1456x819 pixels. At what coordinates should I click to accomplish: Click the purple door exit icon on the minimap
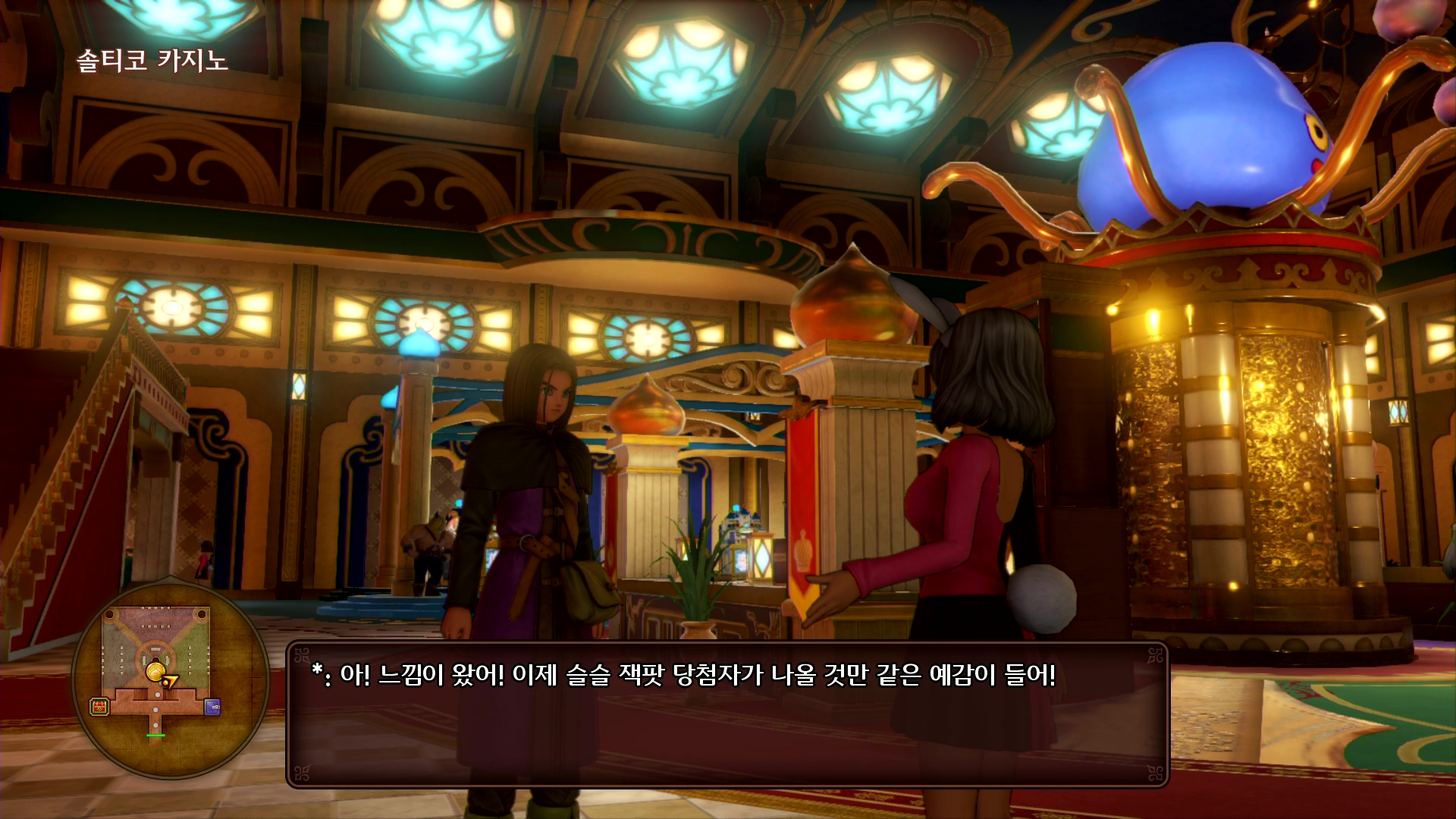click(x=212, y=708)
